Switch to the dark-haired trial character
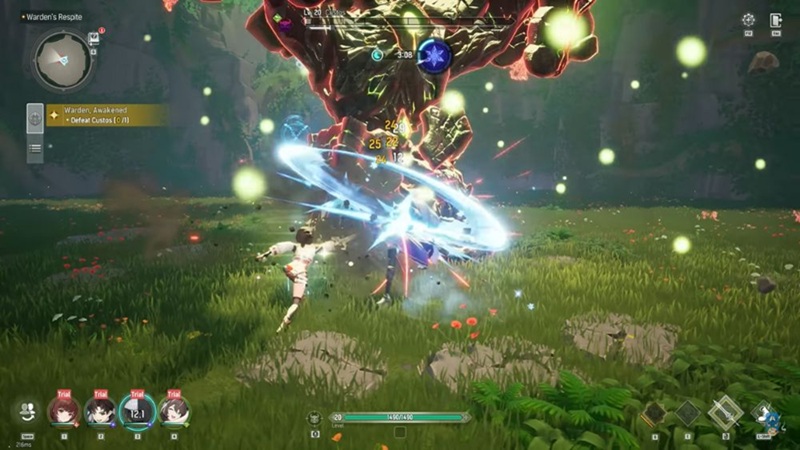The width and height of the screenshot is (800, 450). (100, 410)
